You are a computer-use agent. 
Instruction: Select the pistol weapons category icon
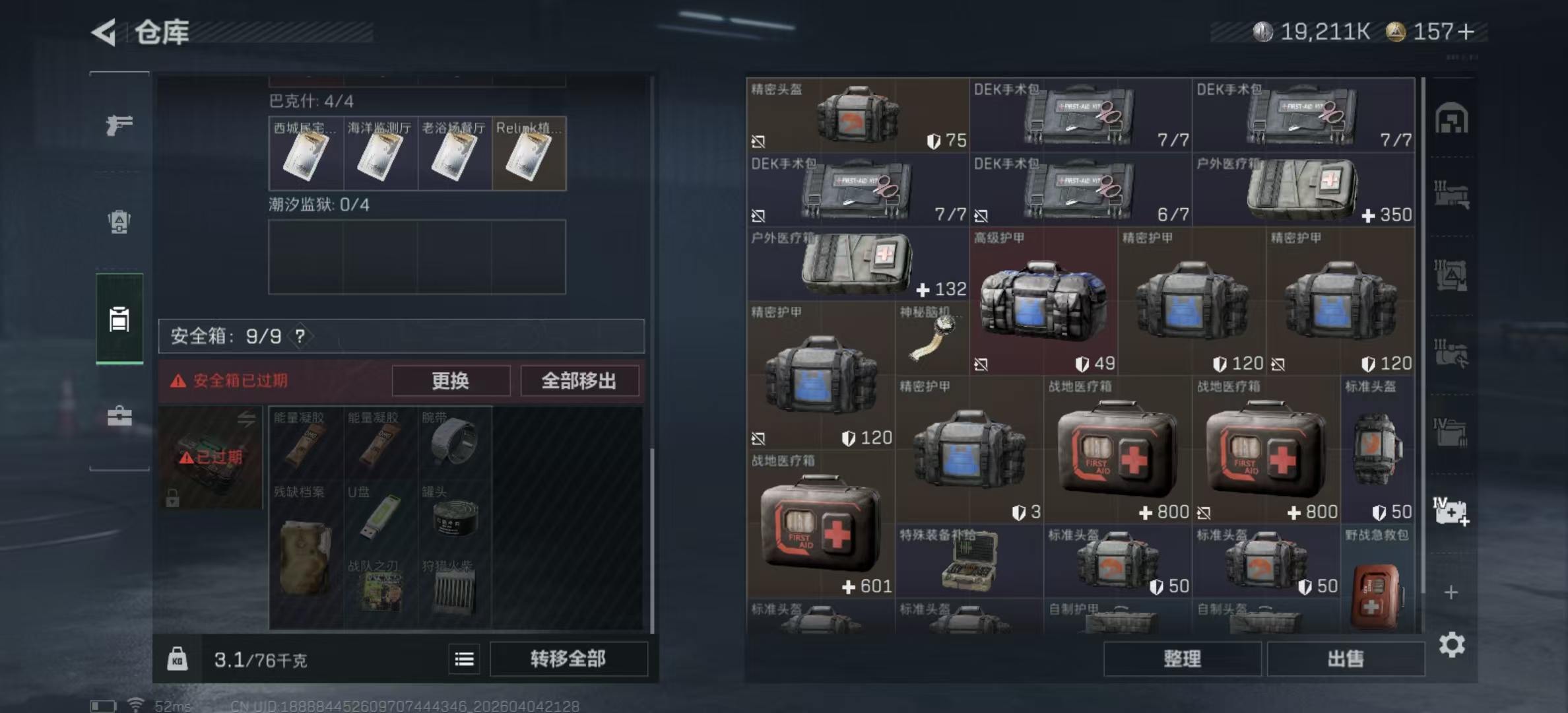coord(117,125)
